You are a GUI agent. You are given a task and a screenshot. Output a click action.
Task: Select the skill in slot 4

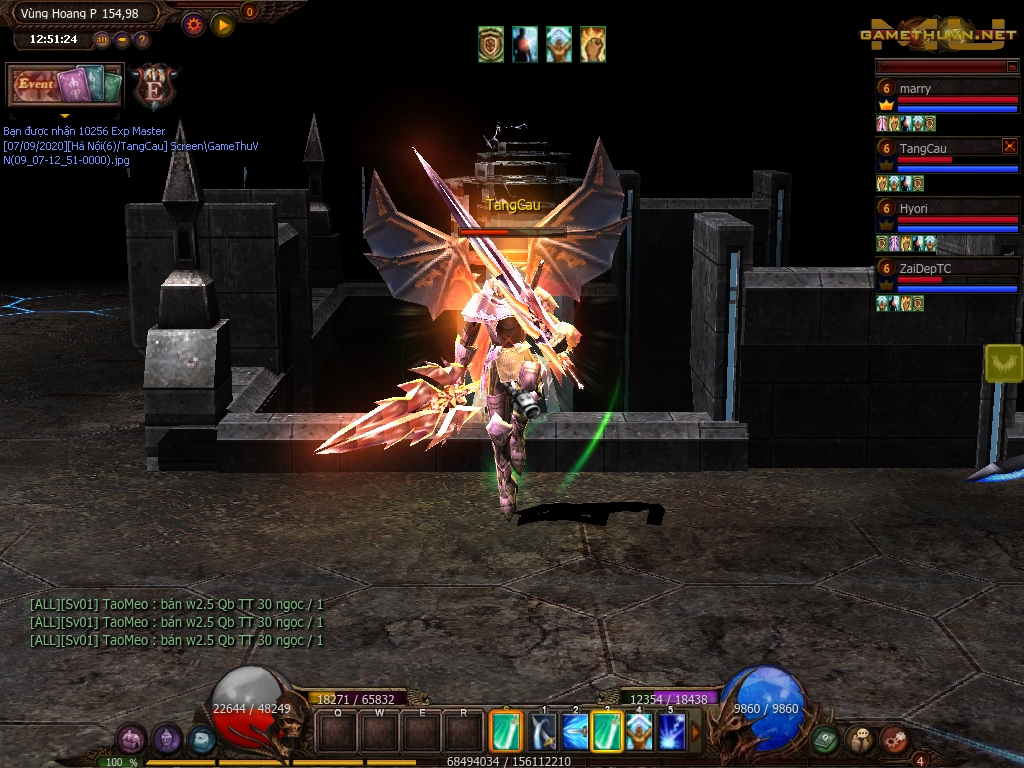(639, 732)
